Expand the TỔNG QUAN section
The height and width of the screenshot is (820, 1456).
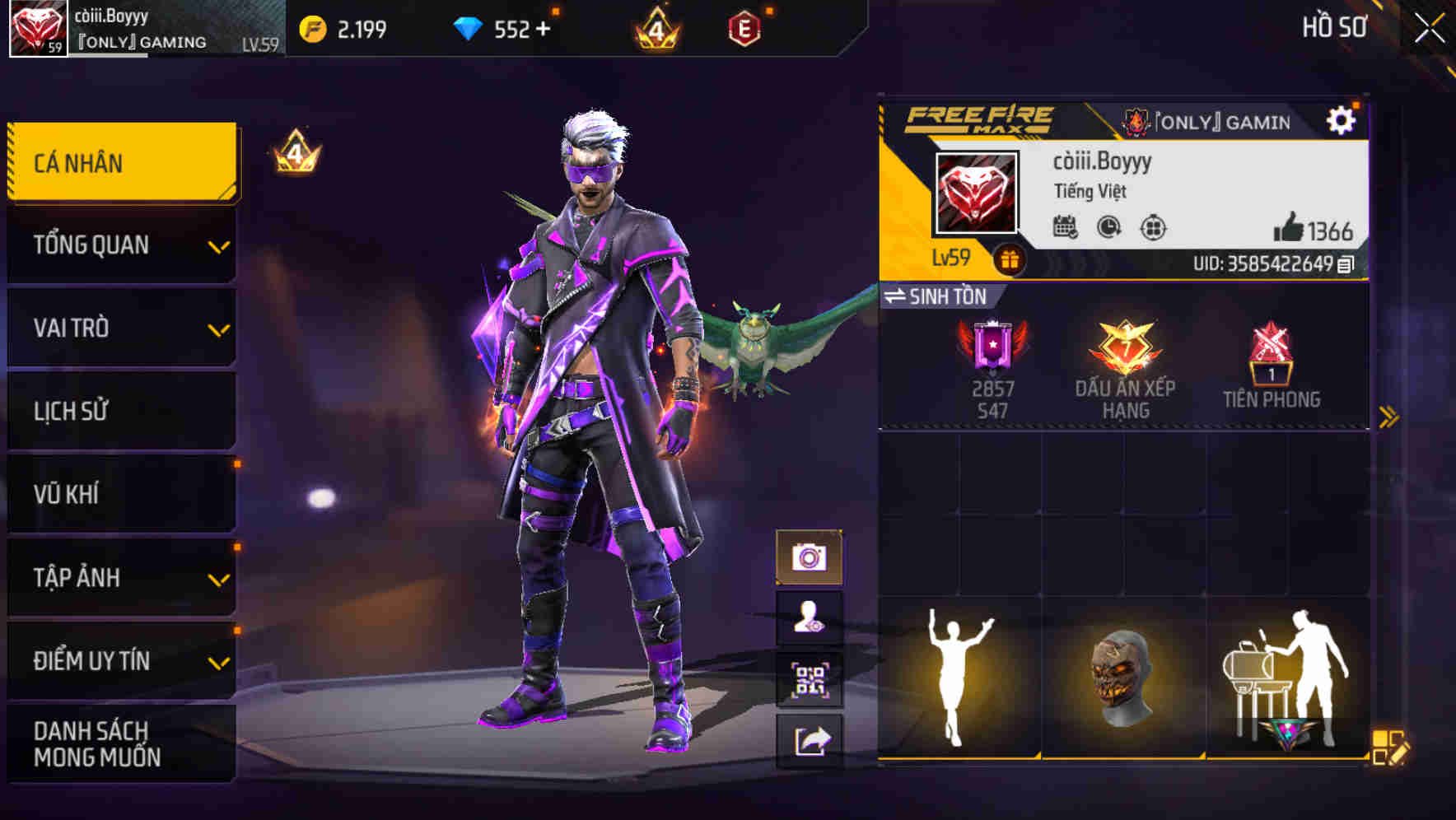(x=120, y=245)
